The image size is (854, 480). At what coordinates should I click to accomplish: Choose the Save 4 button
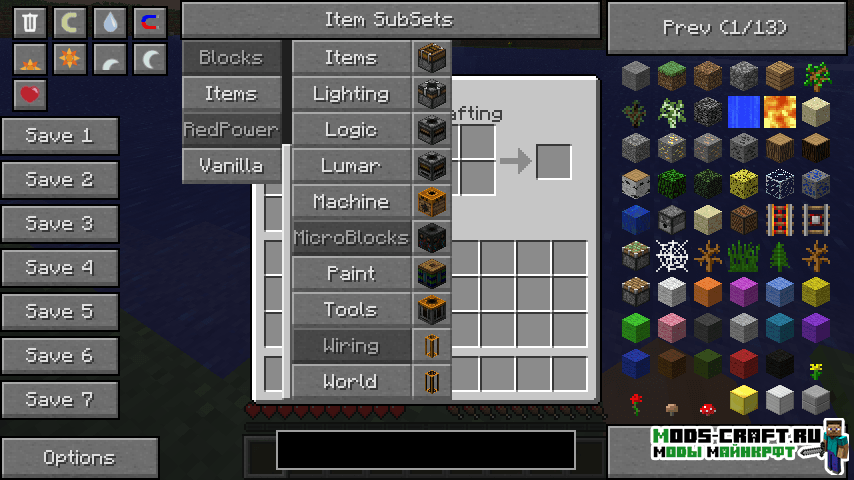click(x=60, y=268)
